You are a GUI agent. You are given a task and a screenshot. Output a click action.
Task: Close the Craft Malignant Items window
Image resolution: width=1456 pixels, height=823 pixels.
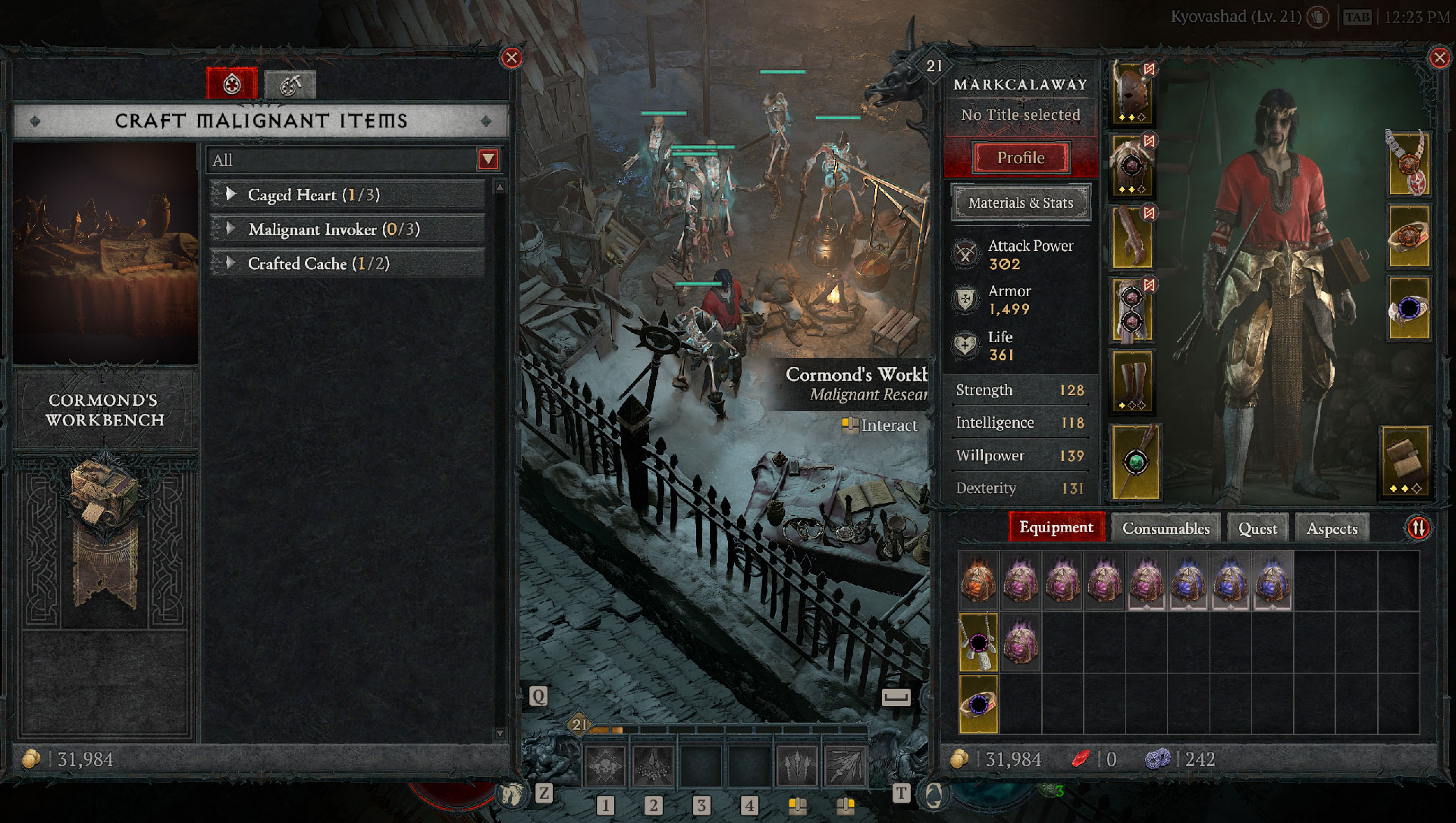512,58
